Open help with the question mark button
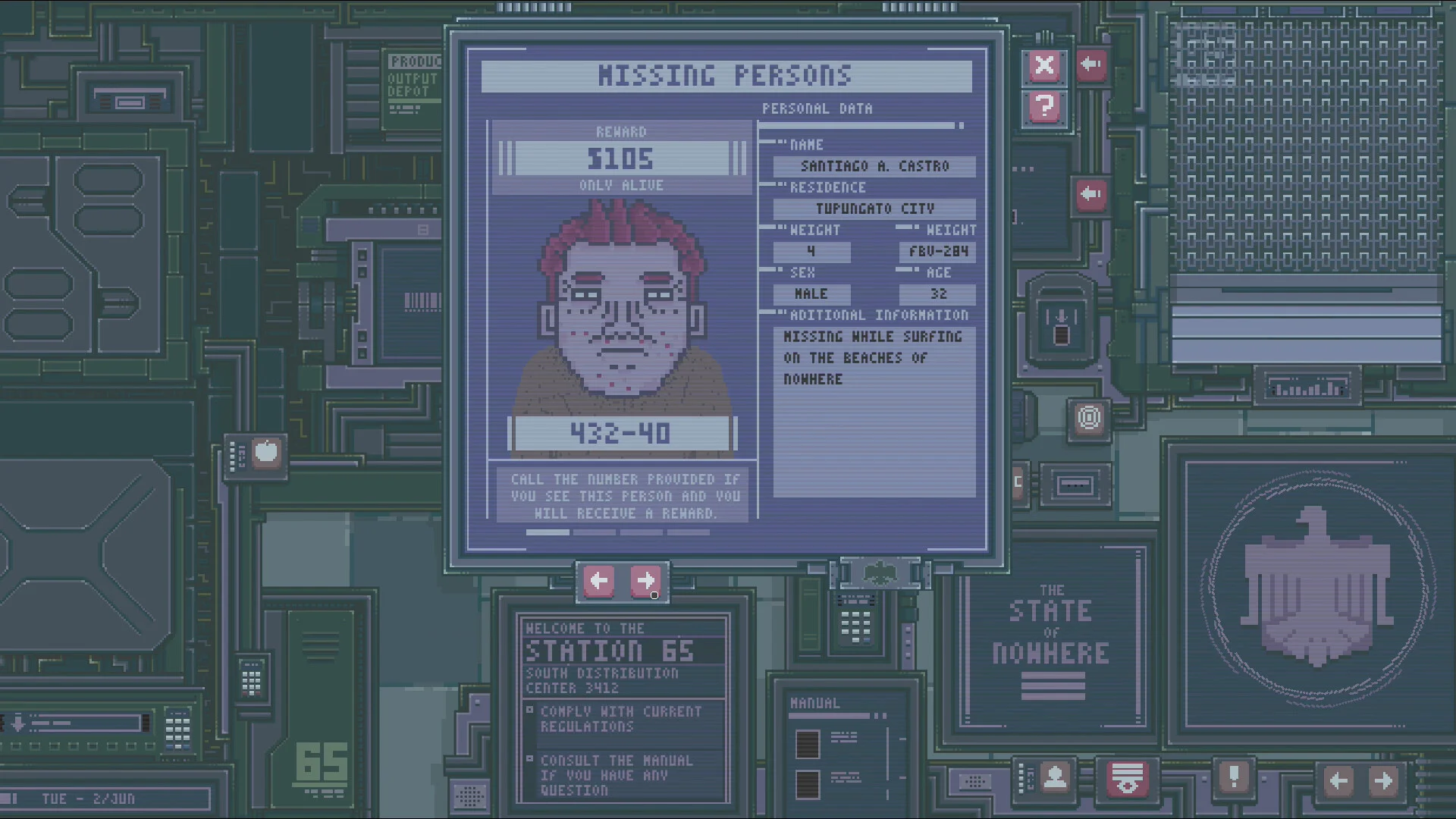Image resolution: width=1456 pixels, height=819 pixels. point(1044,107)
